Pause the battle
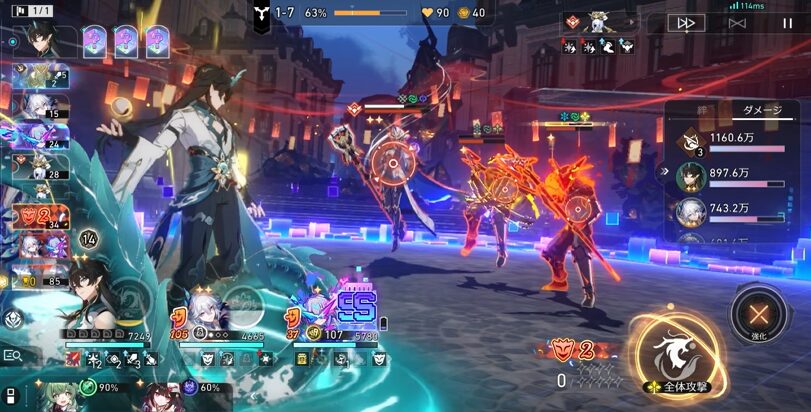Viewport: 811px width, 412px height. [787, 23]
